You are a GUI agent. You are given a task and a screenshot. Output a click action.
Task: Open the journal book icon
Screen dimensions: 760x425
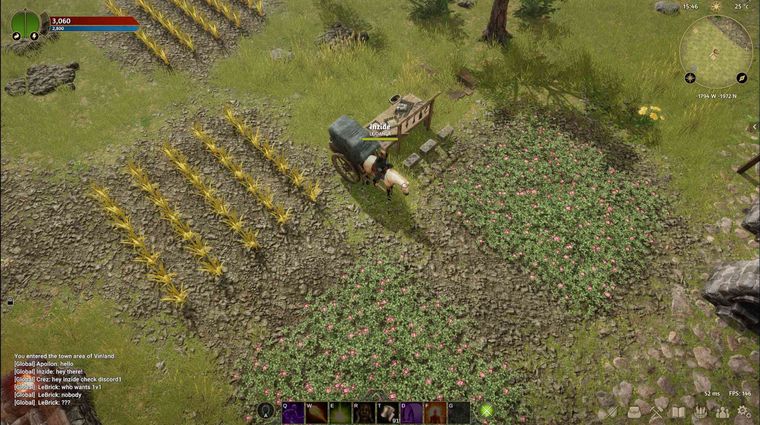tap(678, 412)
